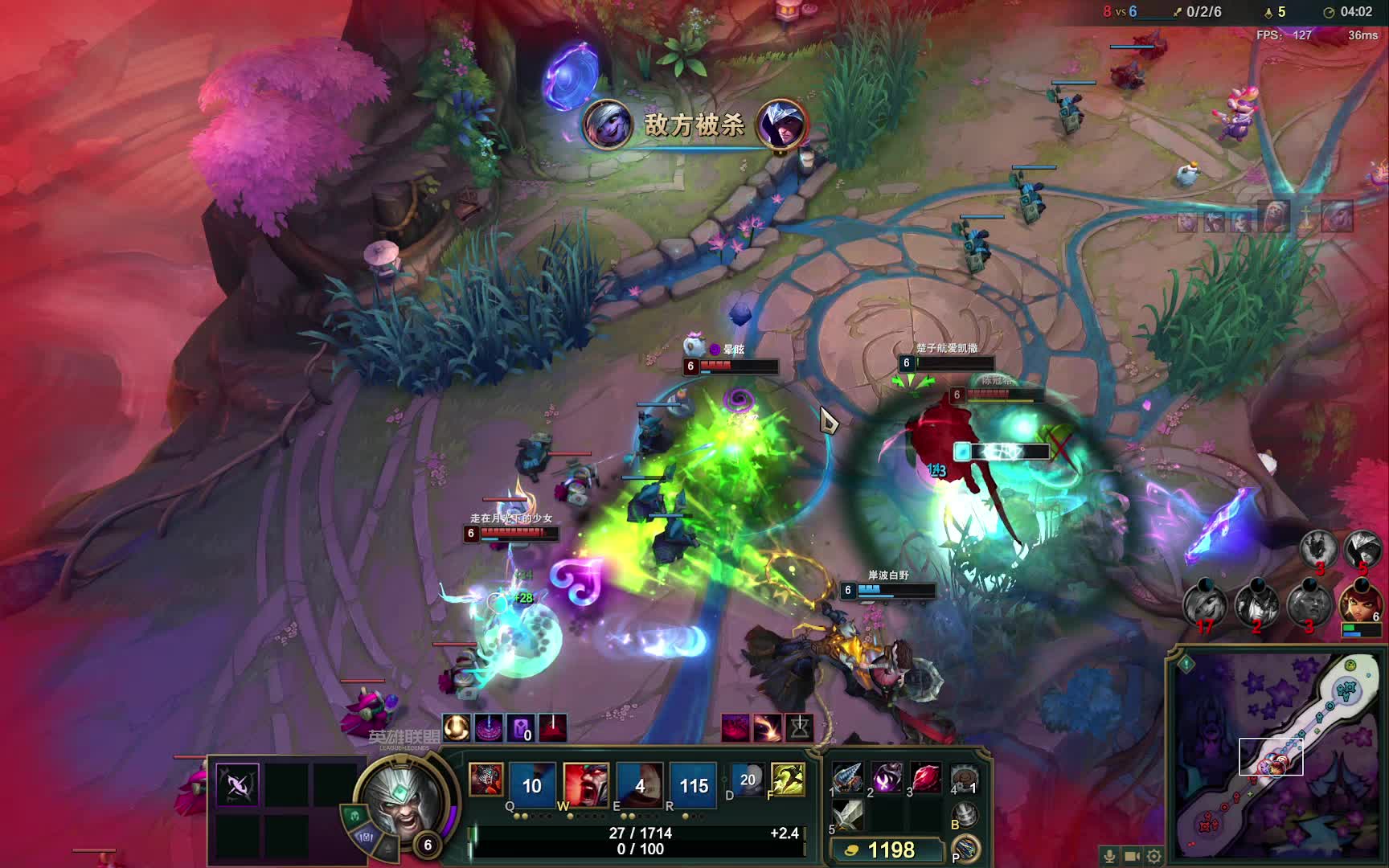
Task: Select the long sword item in slot 5
Action: 847,816
